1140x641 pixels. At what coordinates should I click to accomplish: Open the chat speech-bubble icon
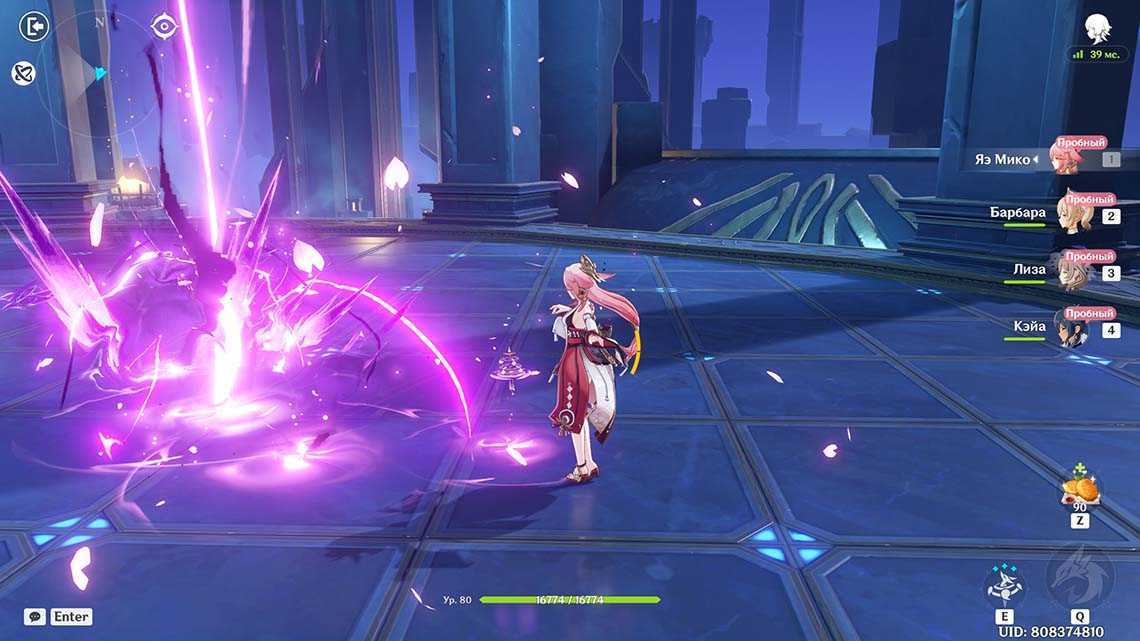click(35, 617)
